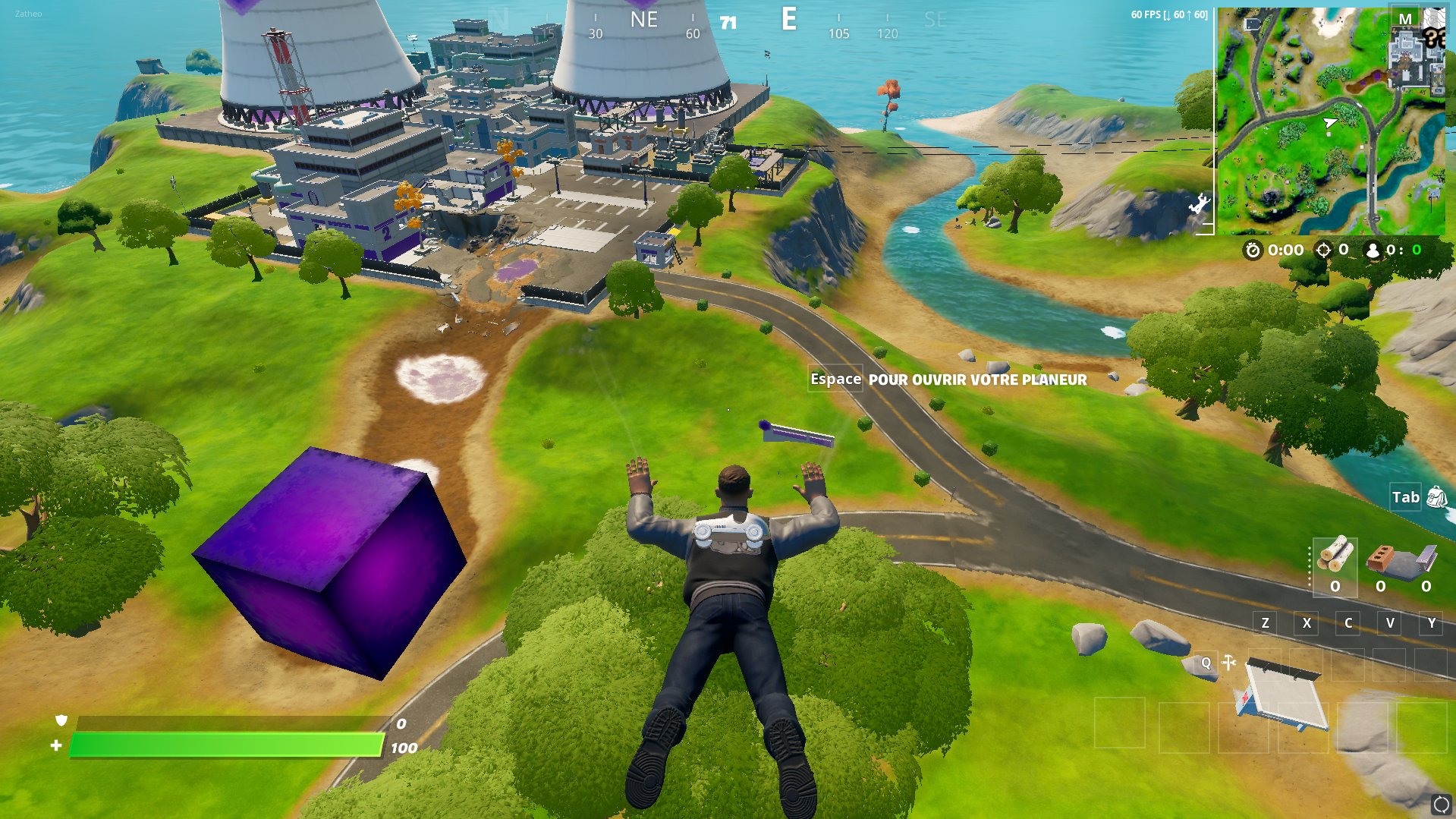Select the metal resource icon
Screen dimensions: 1456x819
pos(1426,560)
